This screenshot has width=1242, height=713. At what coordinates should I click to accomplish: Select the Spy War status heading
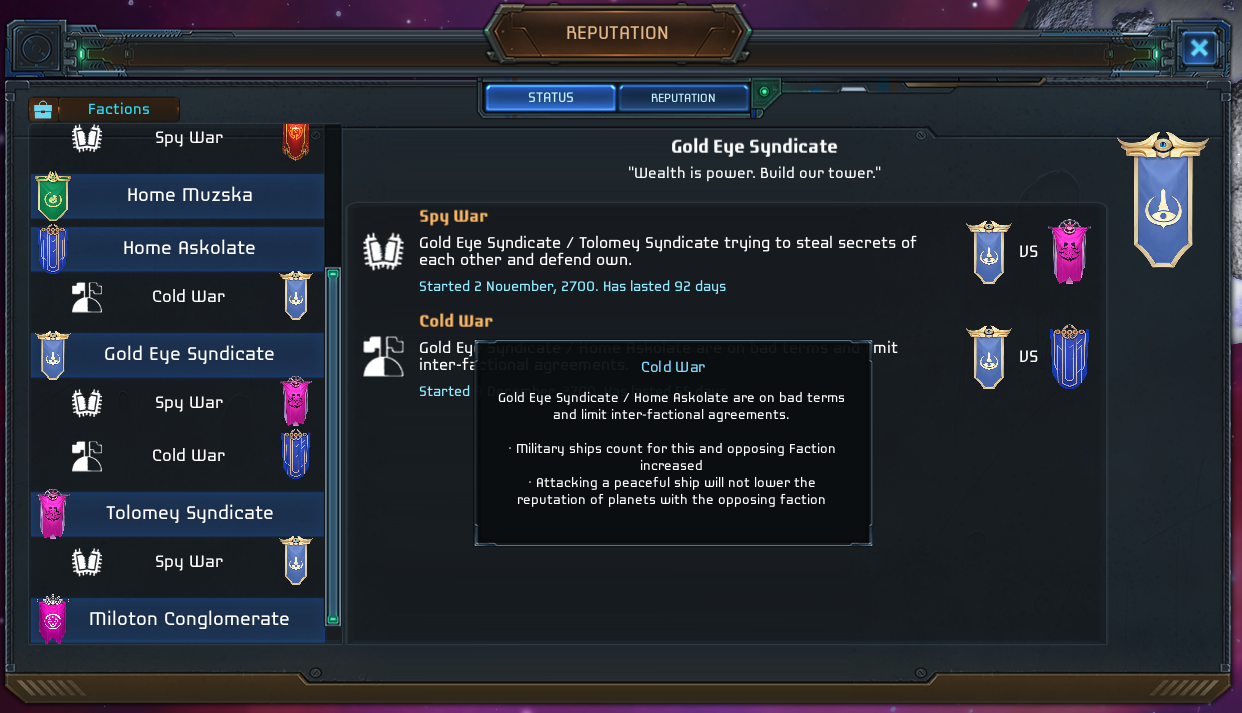(x=453, y=216)
